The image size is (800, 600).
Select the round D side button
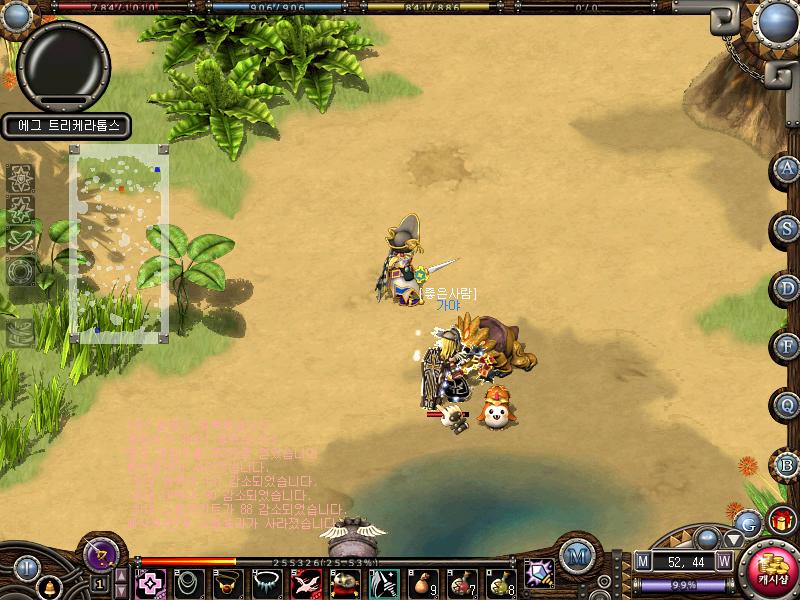coord(787,288)
